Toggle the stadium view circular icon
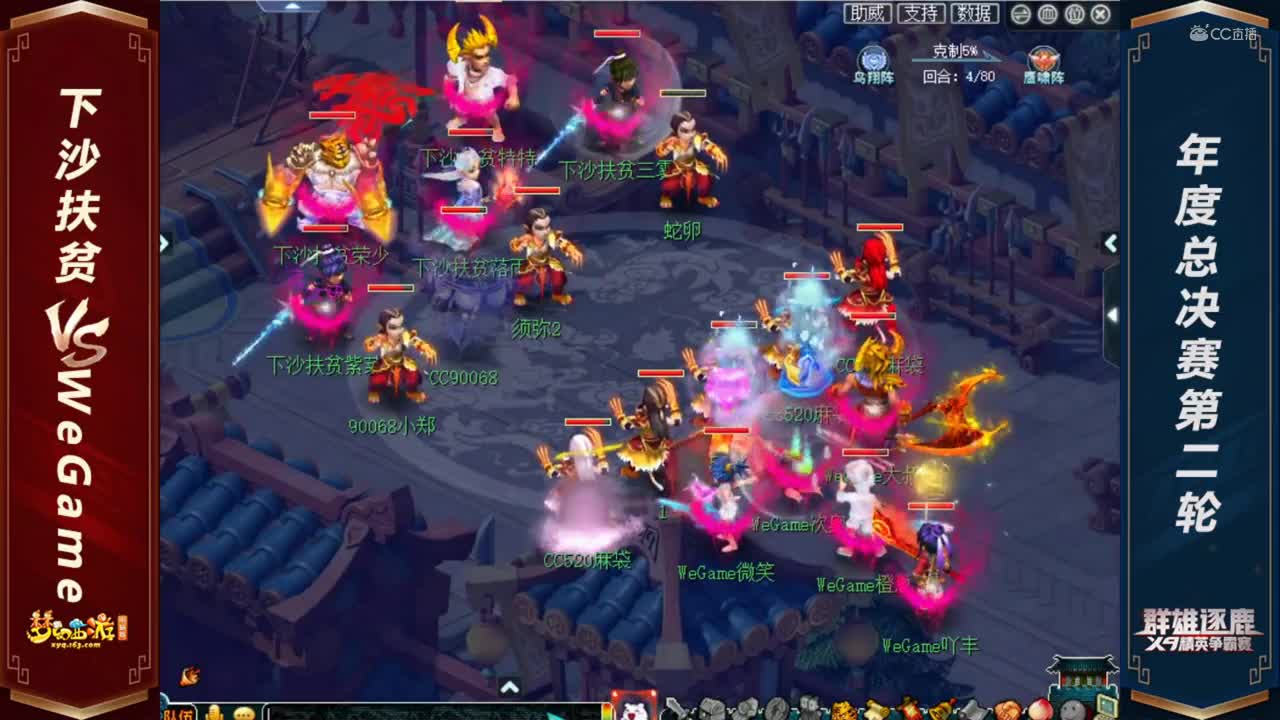Image resolution: width=1280 pixels, height=720 pixels. (1047, 15)
